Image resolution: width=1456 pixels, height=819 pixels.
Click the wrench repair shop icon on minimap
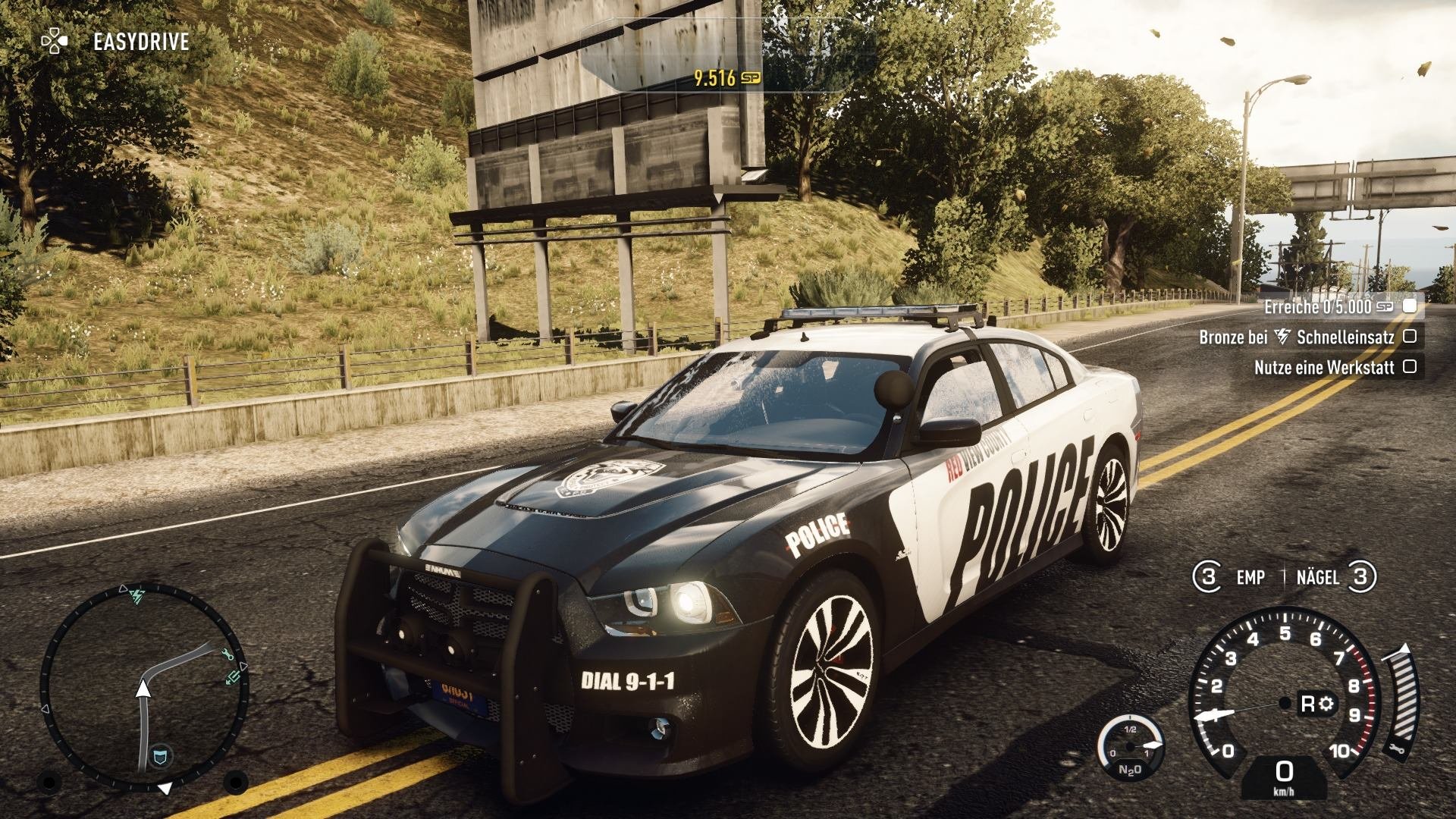point(228,654)
